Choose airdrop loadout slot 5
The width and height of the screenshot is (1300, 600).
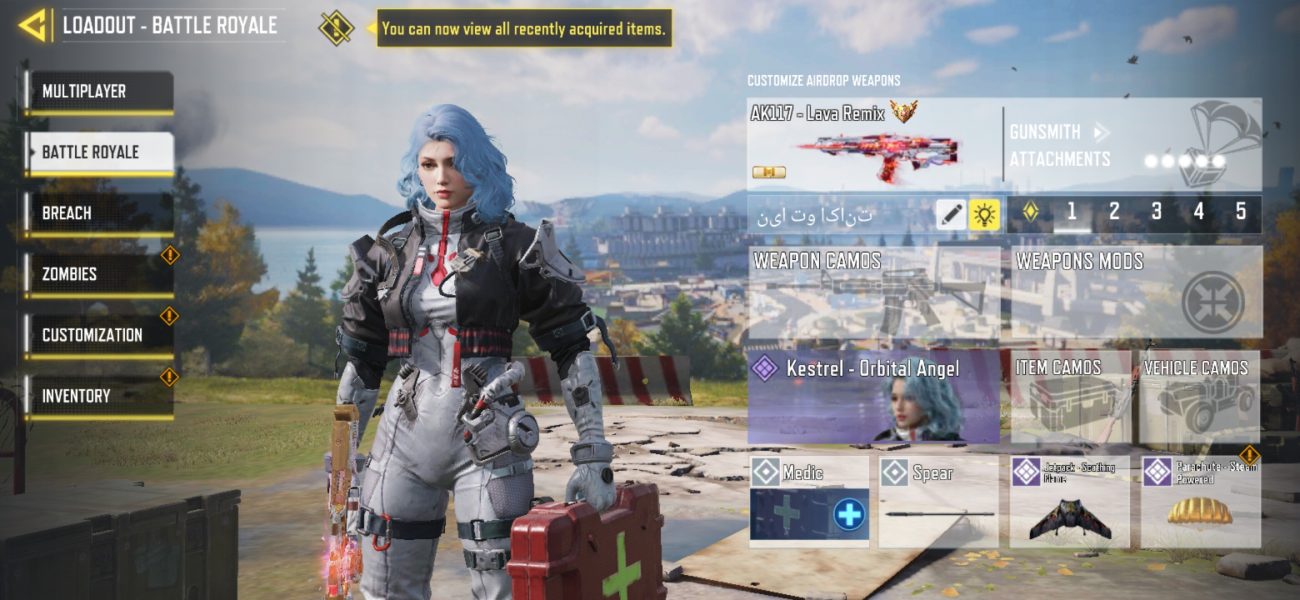(1241, 212)
